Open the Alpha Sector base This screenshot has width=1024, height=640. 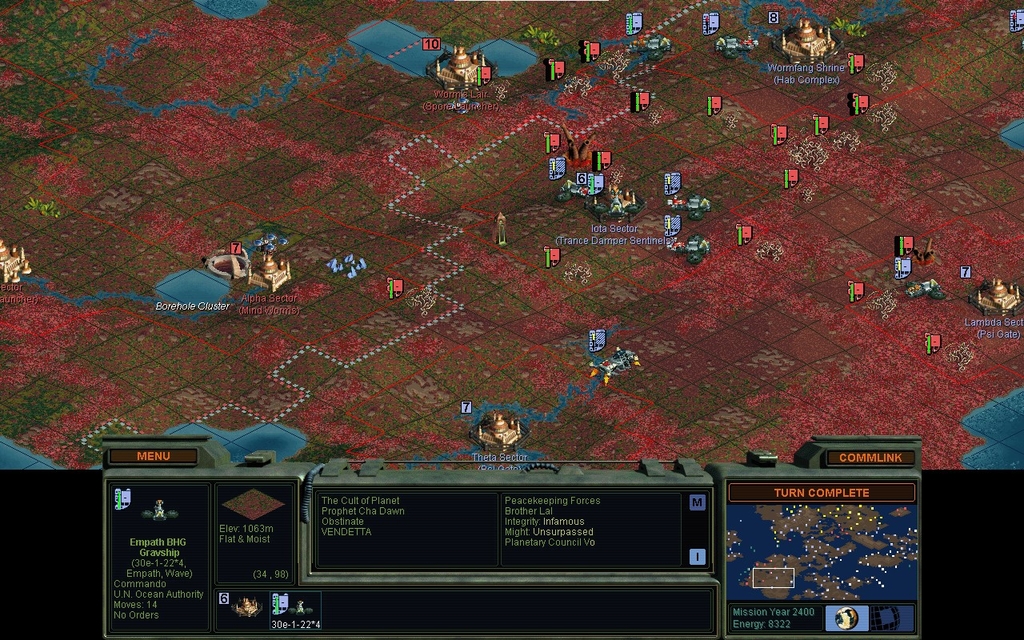(268, 271)
